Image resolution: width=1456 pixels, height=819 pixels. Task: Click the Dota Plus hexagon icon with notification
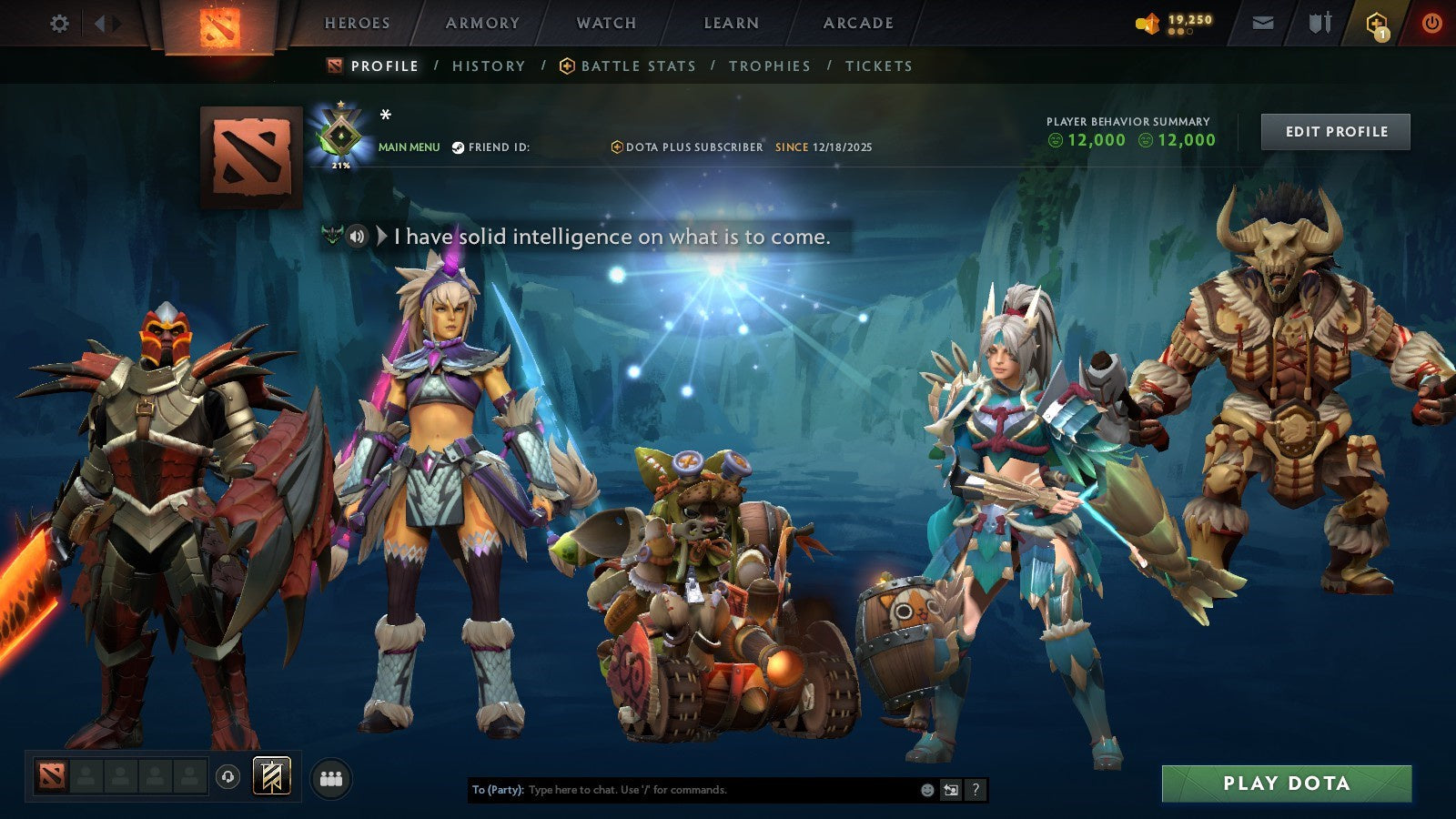coord(1376,23)
